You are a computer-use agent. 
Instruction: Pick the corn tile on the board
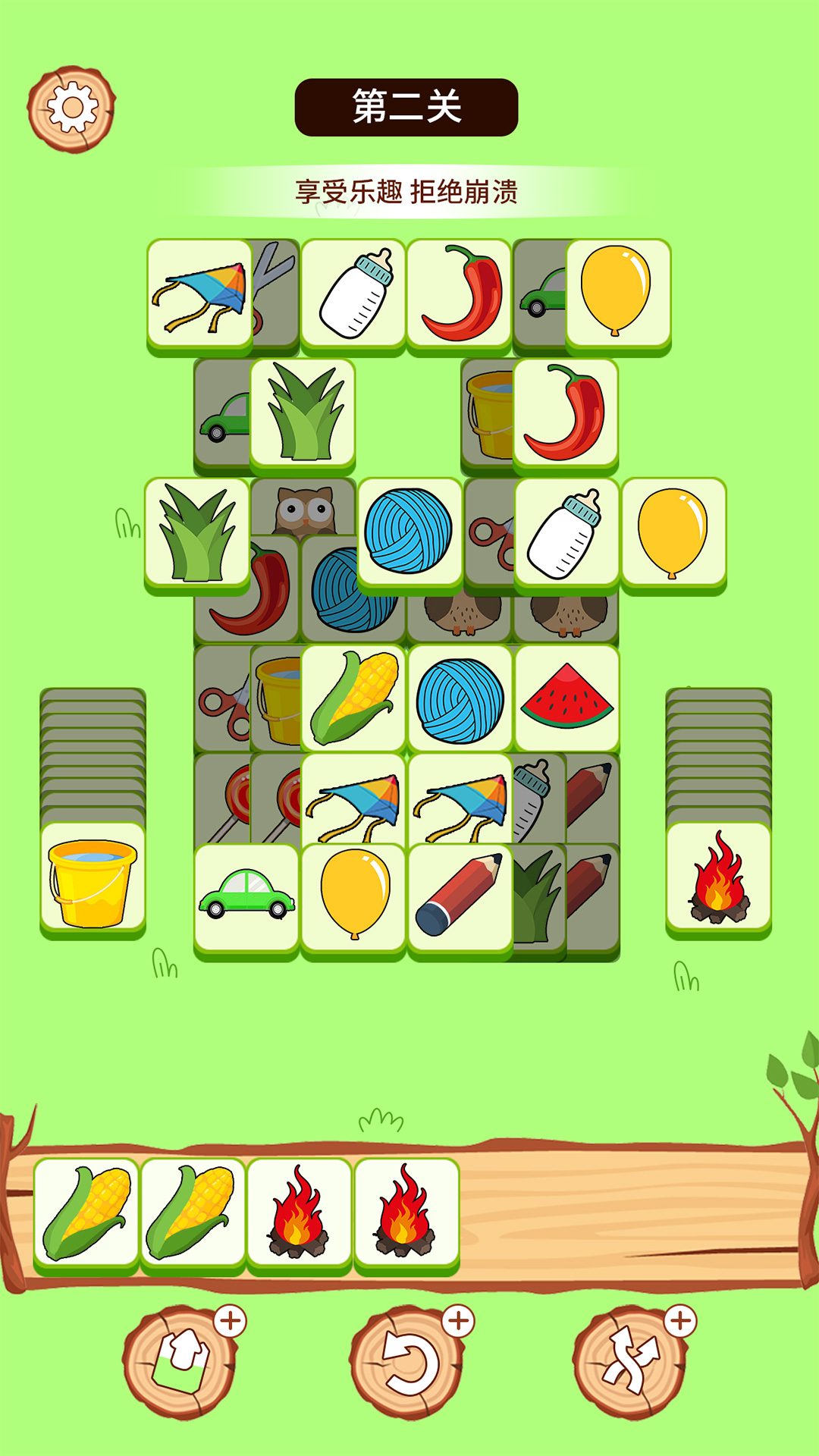pos(353,698)
